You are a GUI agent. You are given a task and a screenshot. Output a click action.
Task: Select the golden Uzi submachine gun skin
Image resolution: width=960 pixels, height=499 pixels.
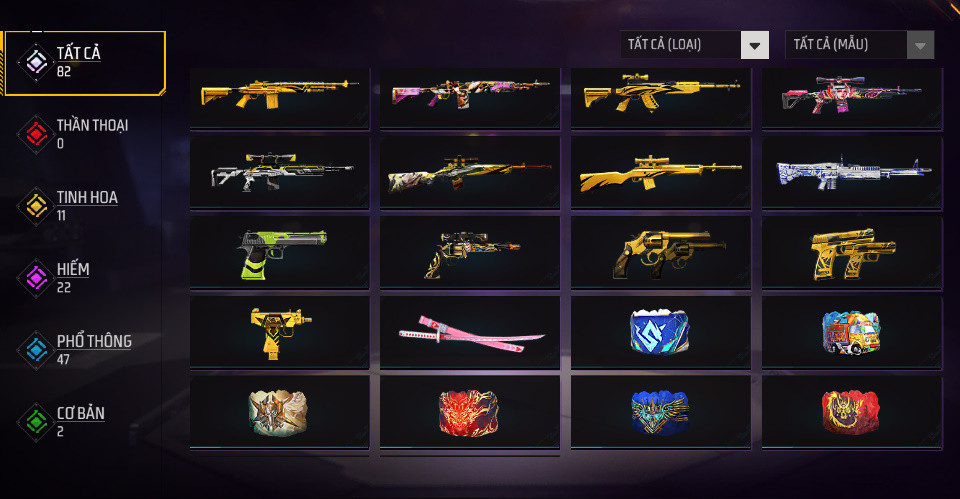click(x=279, y=331)
